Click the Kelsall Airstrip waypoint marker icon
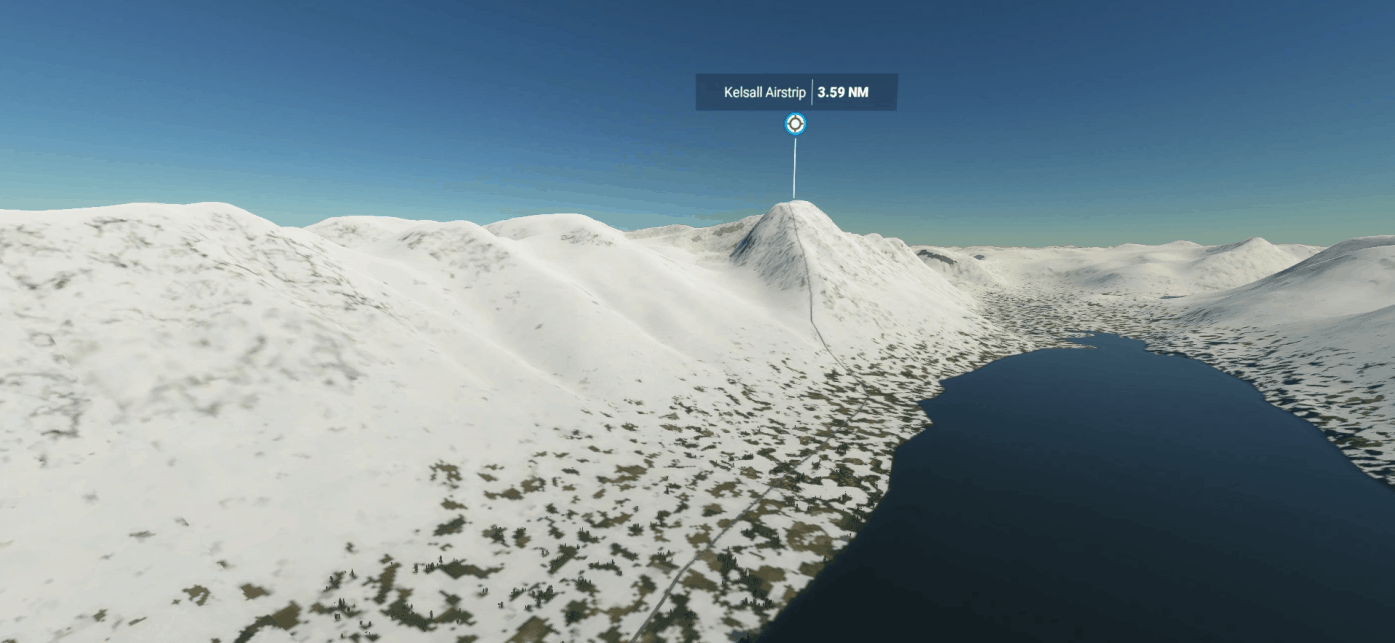1395x643 pixels. 795,124
